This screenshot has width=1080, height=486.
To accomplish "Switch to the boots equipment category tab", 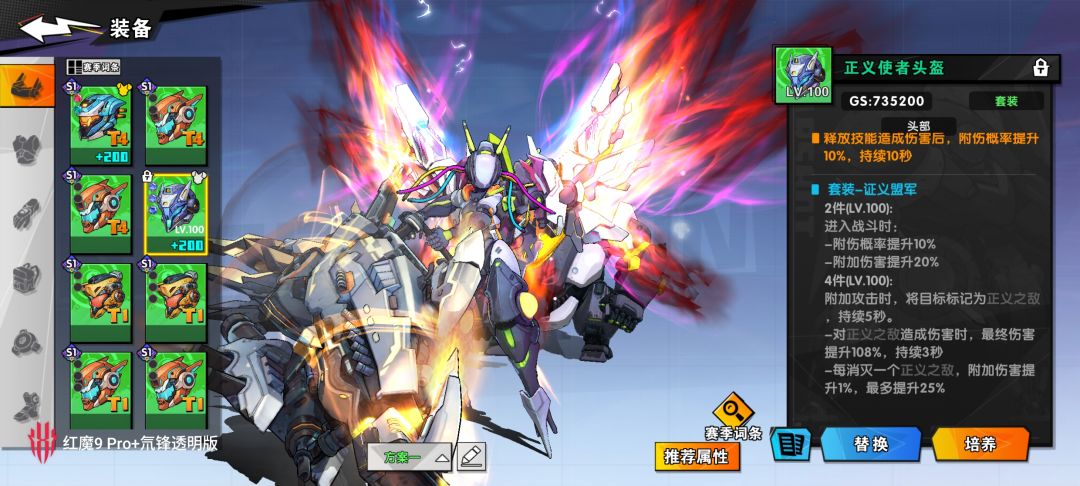I will coord(28,405).
